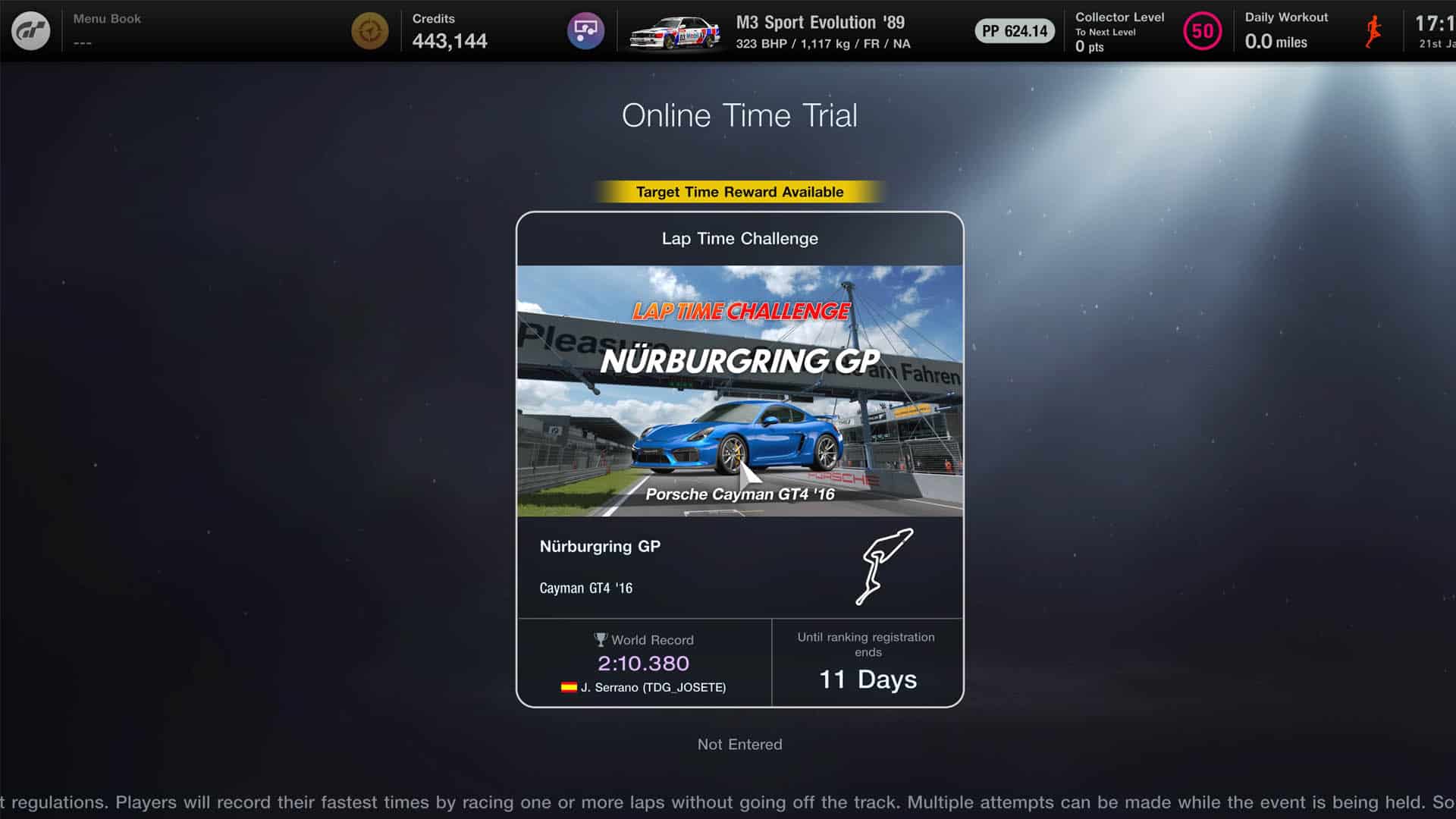Select the World Record trophy icon
The height and width of the screenshot is (819, 1456).
(x=601, y=639)
